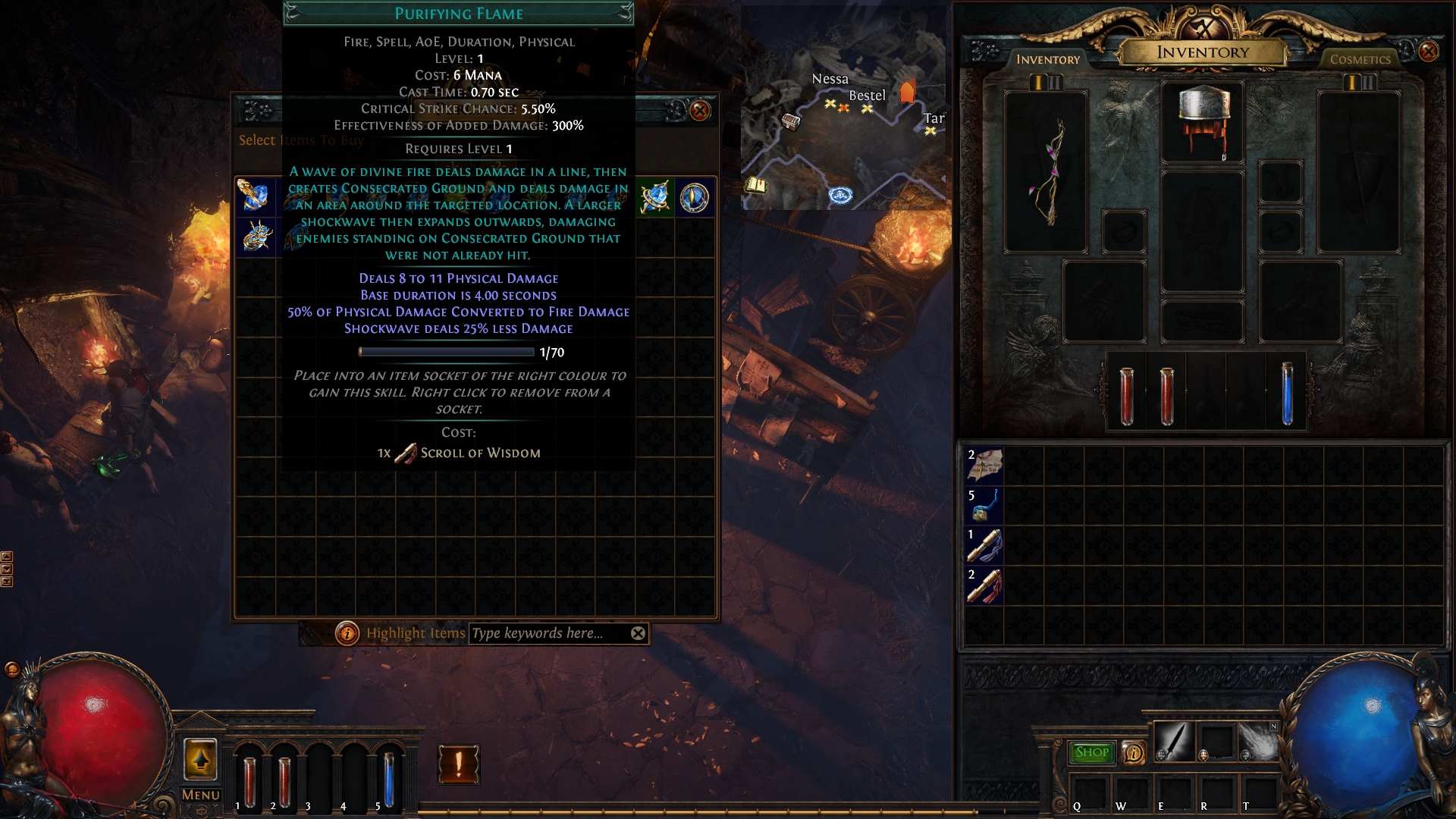The width and height of the screenshot is (1456, 819).
Task: Select the blue-tasselled rock item stack of five
Action: tap(984, 505)
